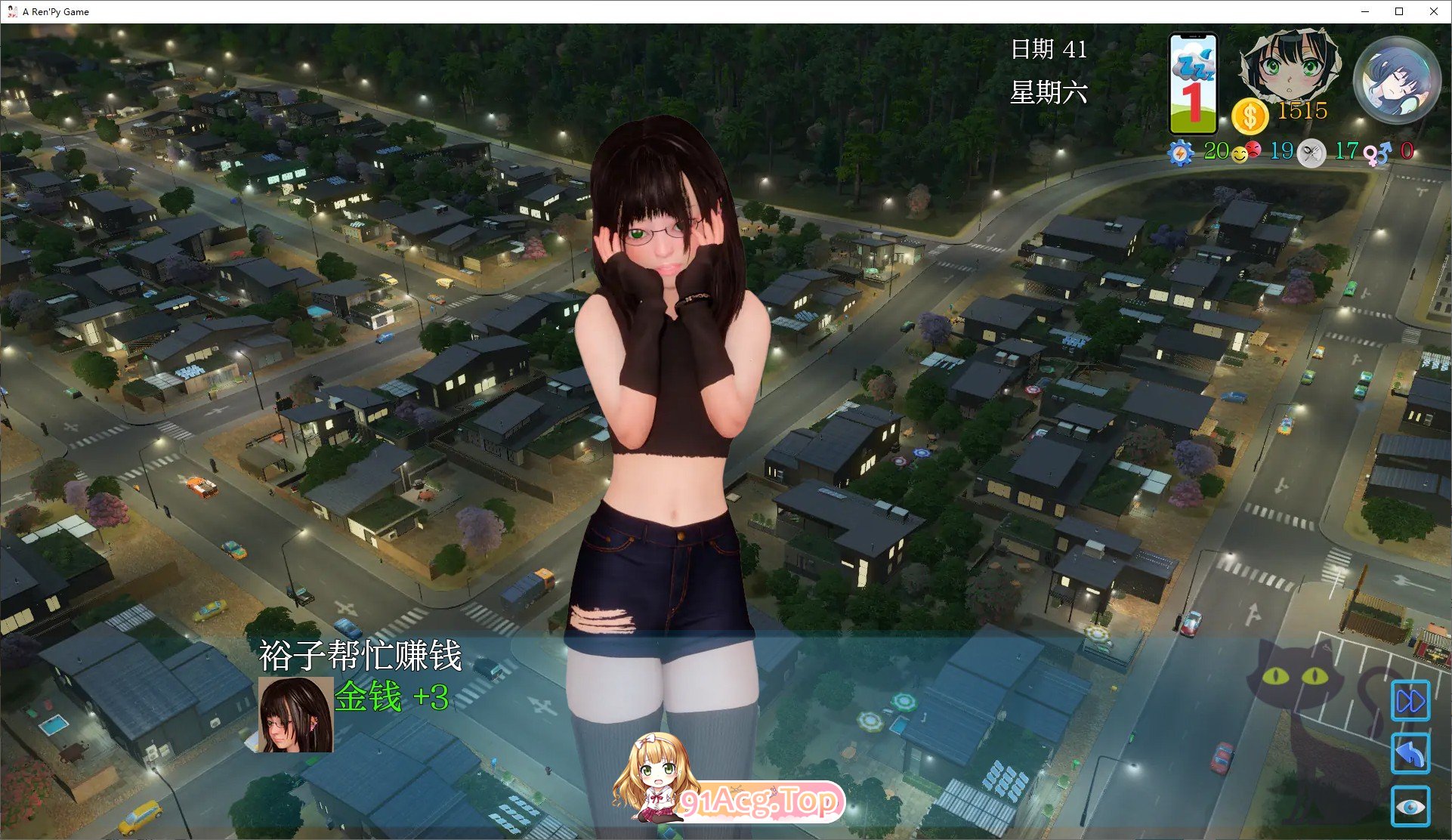Click the 日期 41 date display
The height and width of the screenshot is (840, 1452).
pos(1050,48)
